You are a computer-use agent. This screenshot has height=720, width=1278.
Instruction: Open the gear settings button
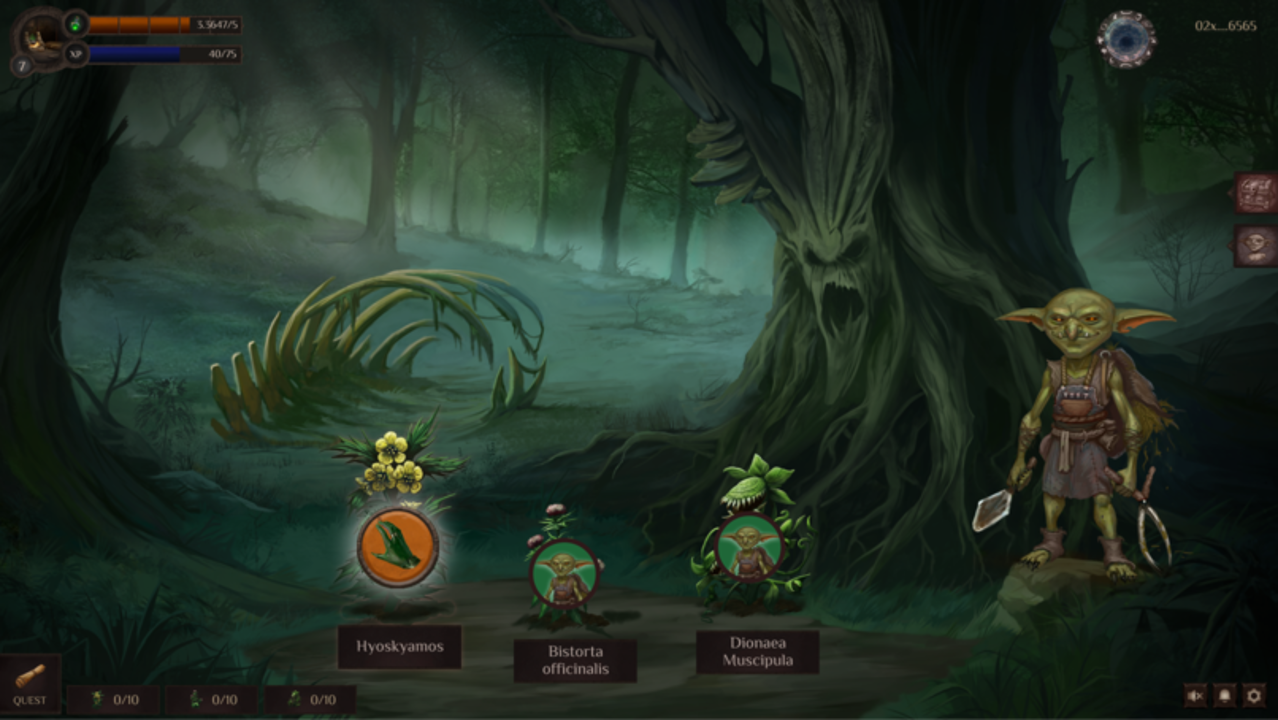coord(1254,695)
